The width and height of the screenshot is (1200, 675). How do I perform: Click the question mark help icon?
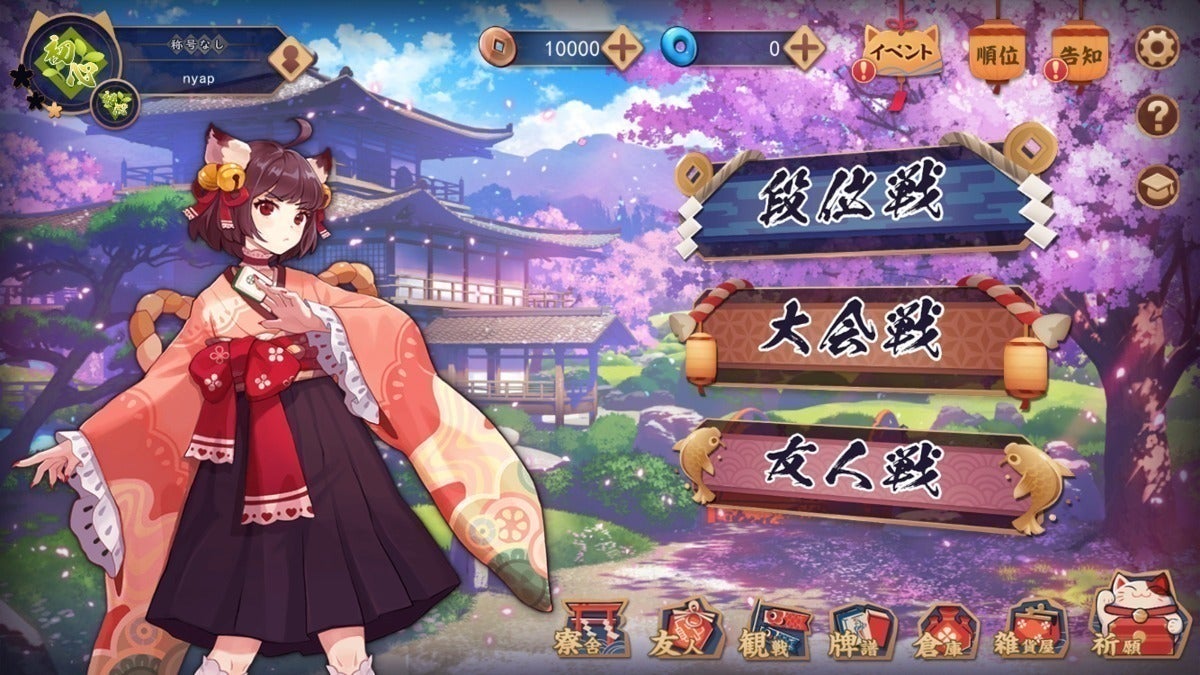(x=1157, y=117)
